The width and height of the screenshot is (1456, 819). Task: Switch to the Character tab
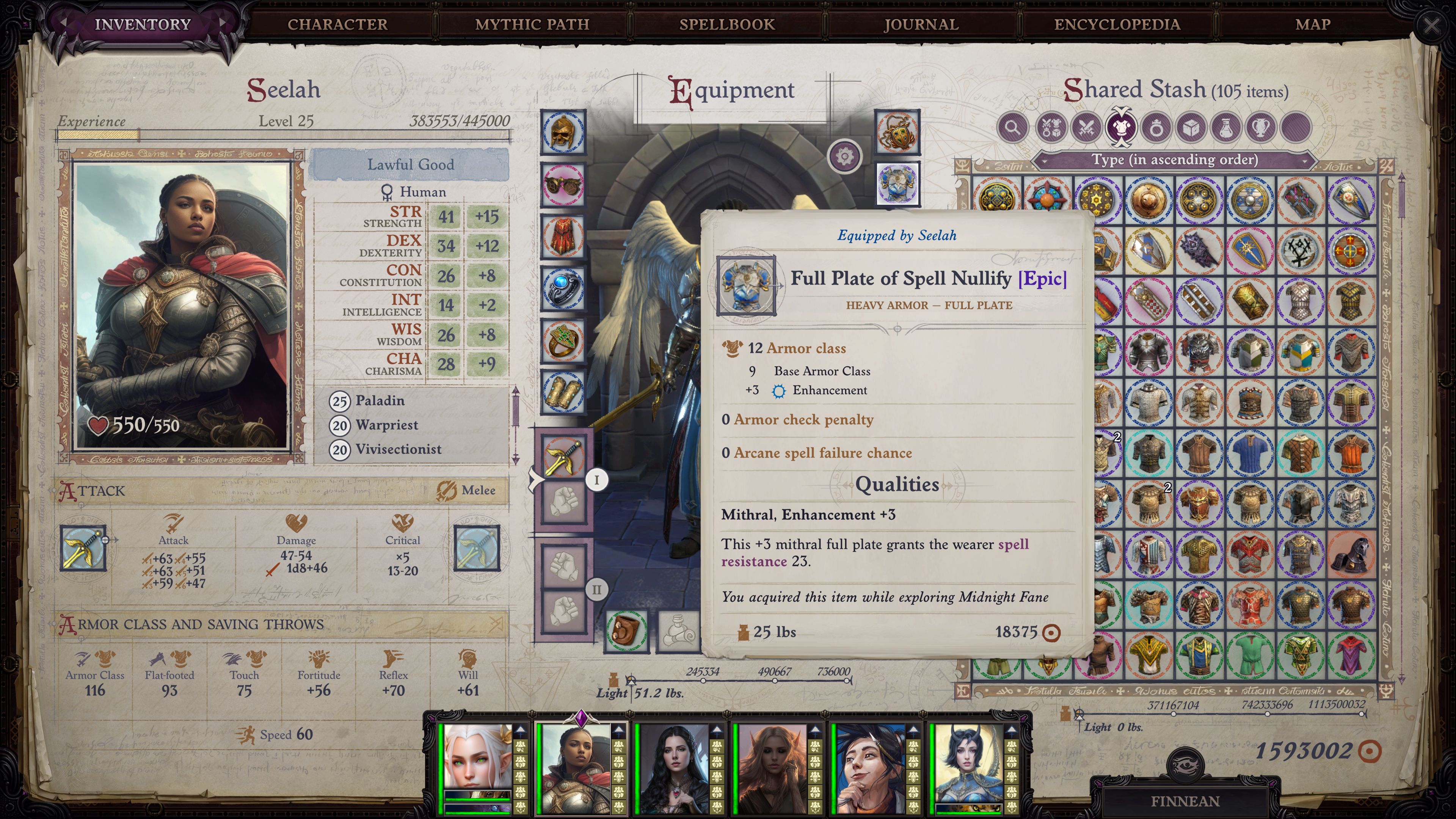[337, 24]
